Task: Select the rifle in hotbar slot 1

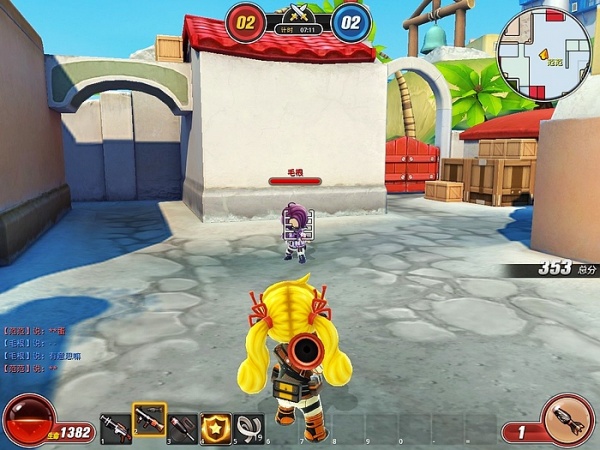Action: pyautogui.click(x=115, y=427)
